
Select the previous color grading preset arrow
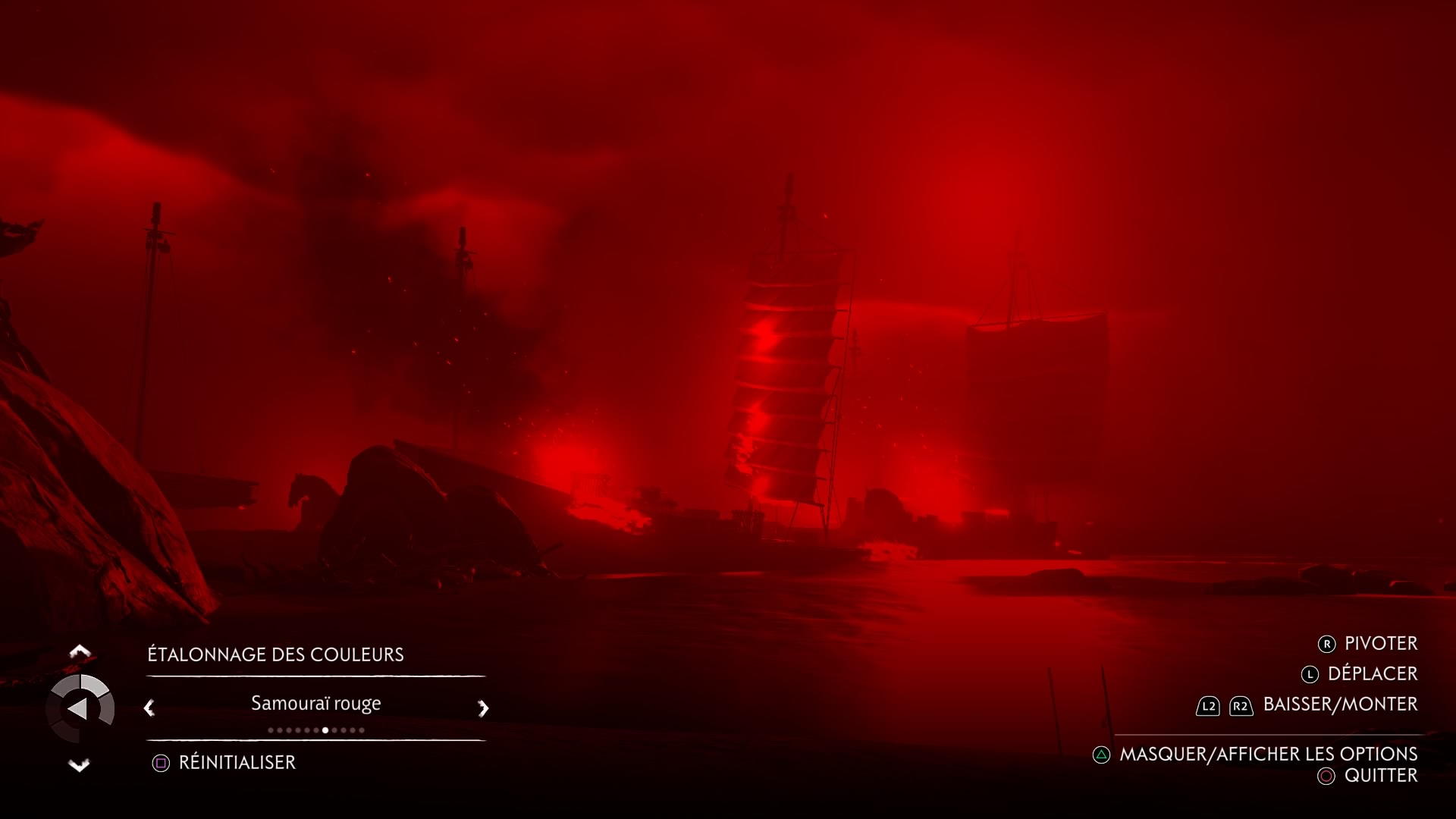coord(149,708)
